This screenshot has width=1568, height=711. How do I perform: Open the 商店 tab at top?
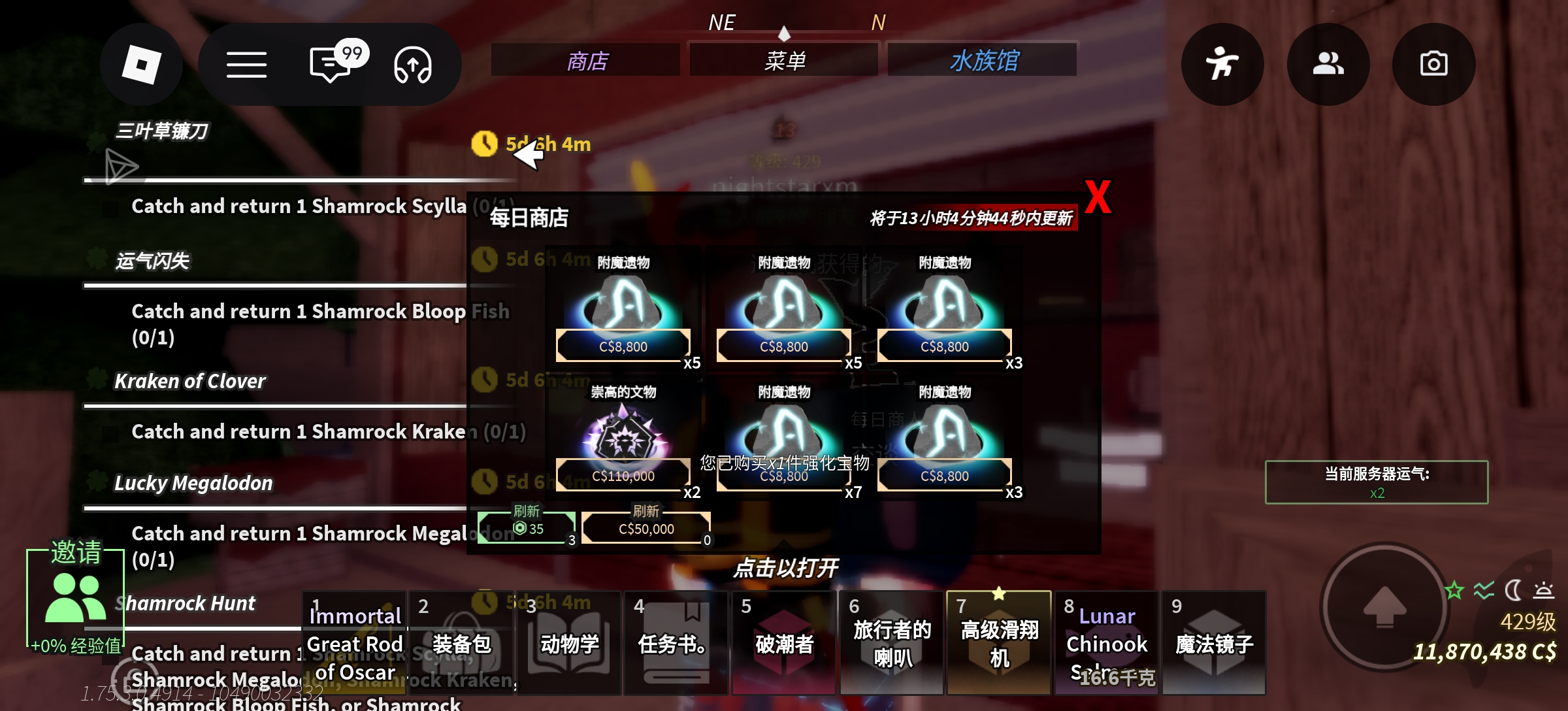point(586,59)
